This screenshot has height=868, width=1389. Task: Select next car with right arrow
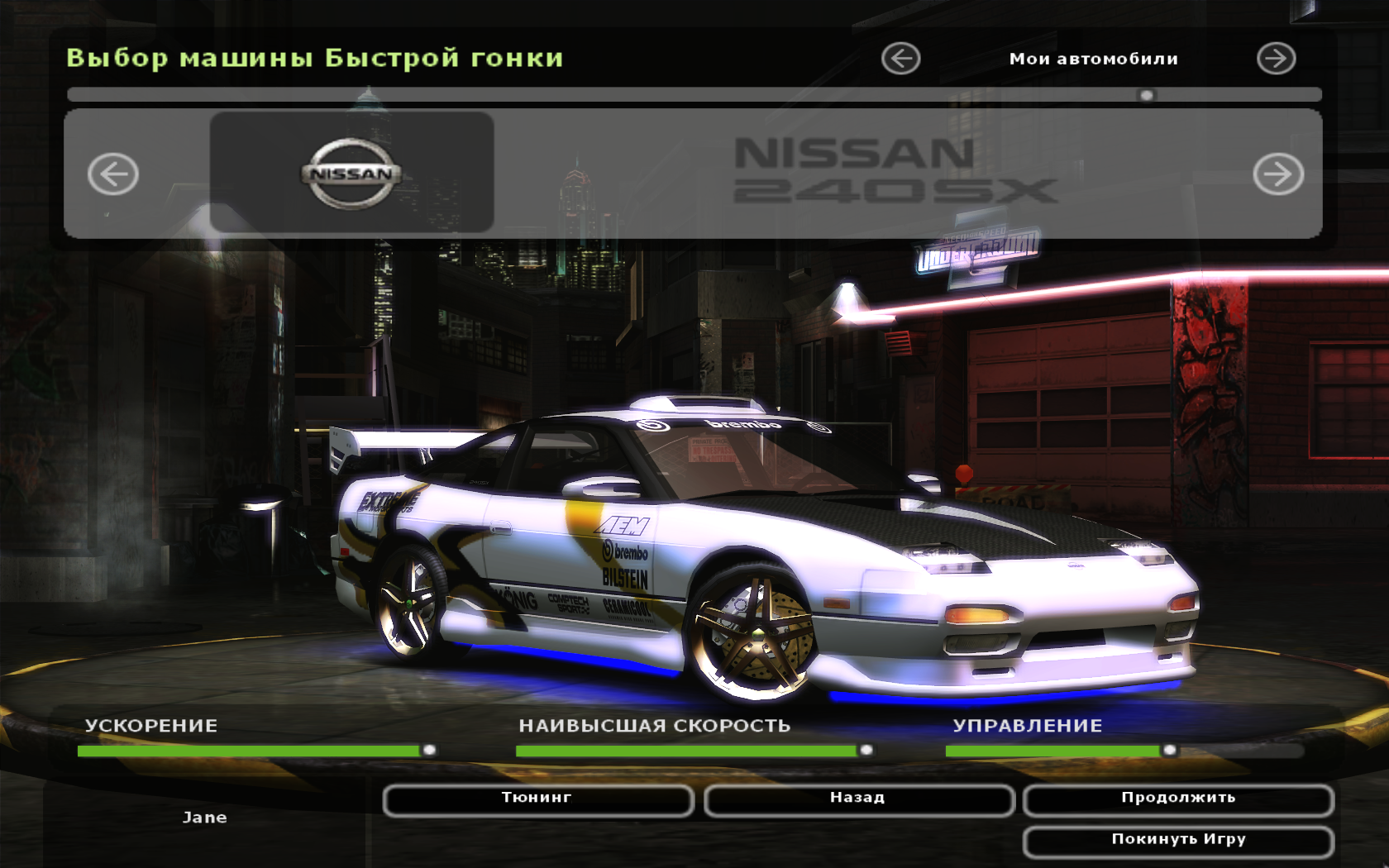1277,174
